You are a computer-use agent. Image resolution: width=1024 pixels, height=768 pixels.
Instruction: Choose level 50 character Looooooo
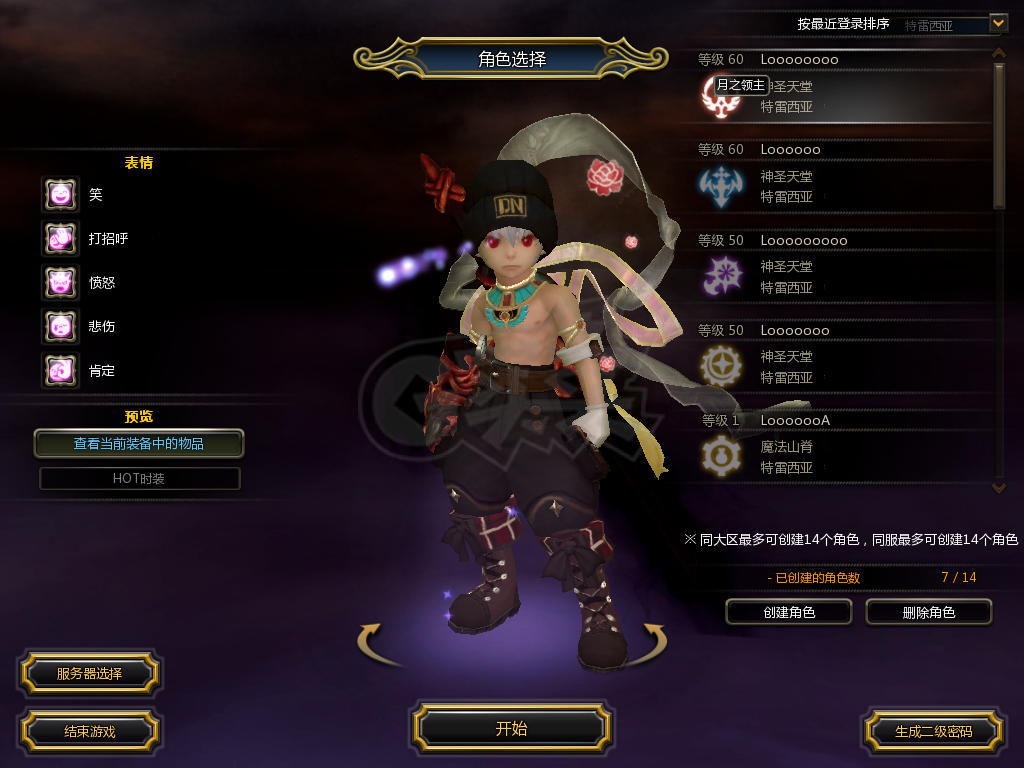840,357
